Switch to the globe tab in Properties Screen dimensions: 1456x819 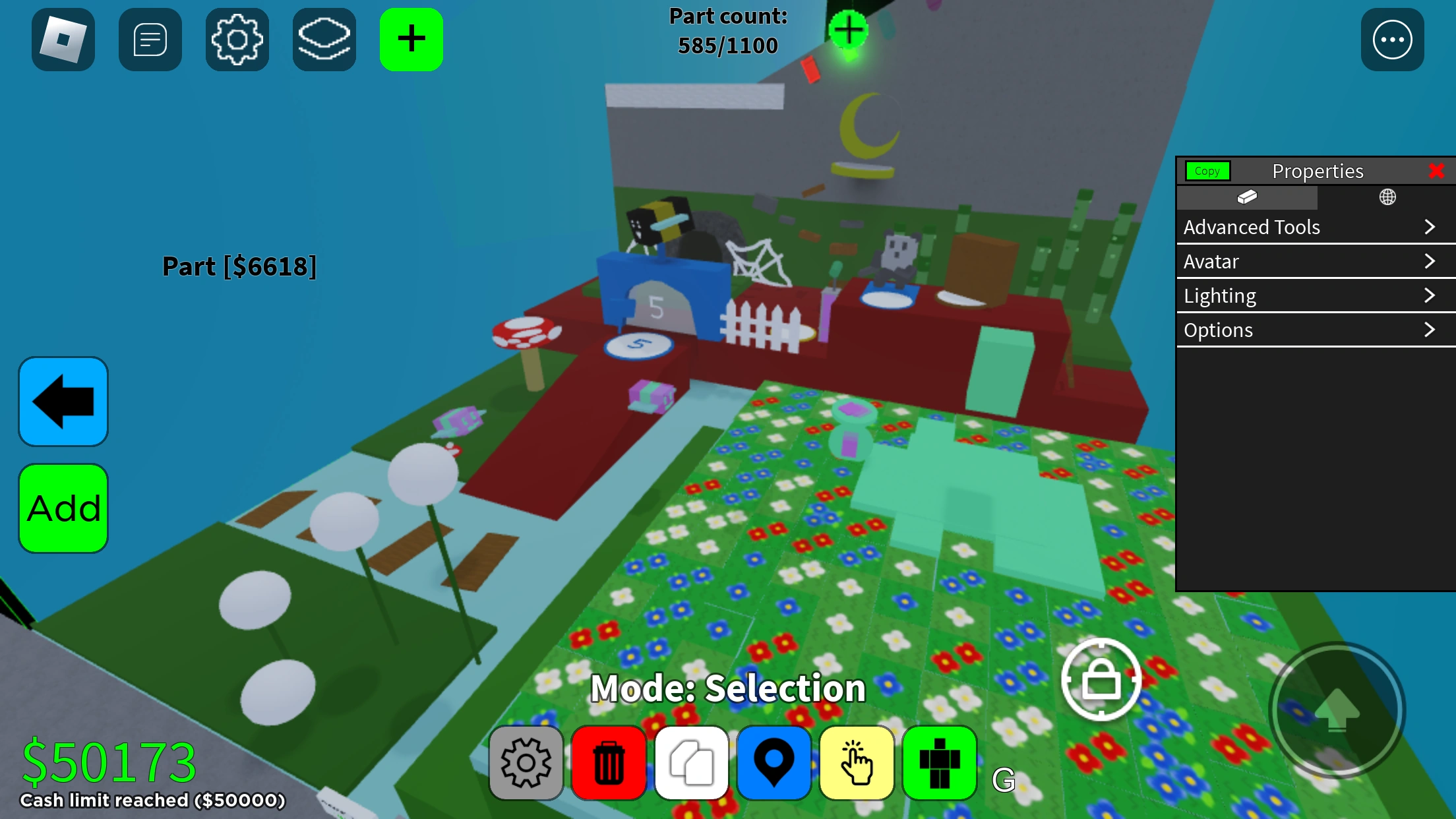coord(1387,197)
